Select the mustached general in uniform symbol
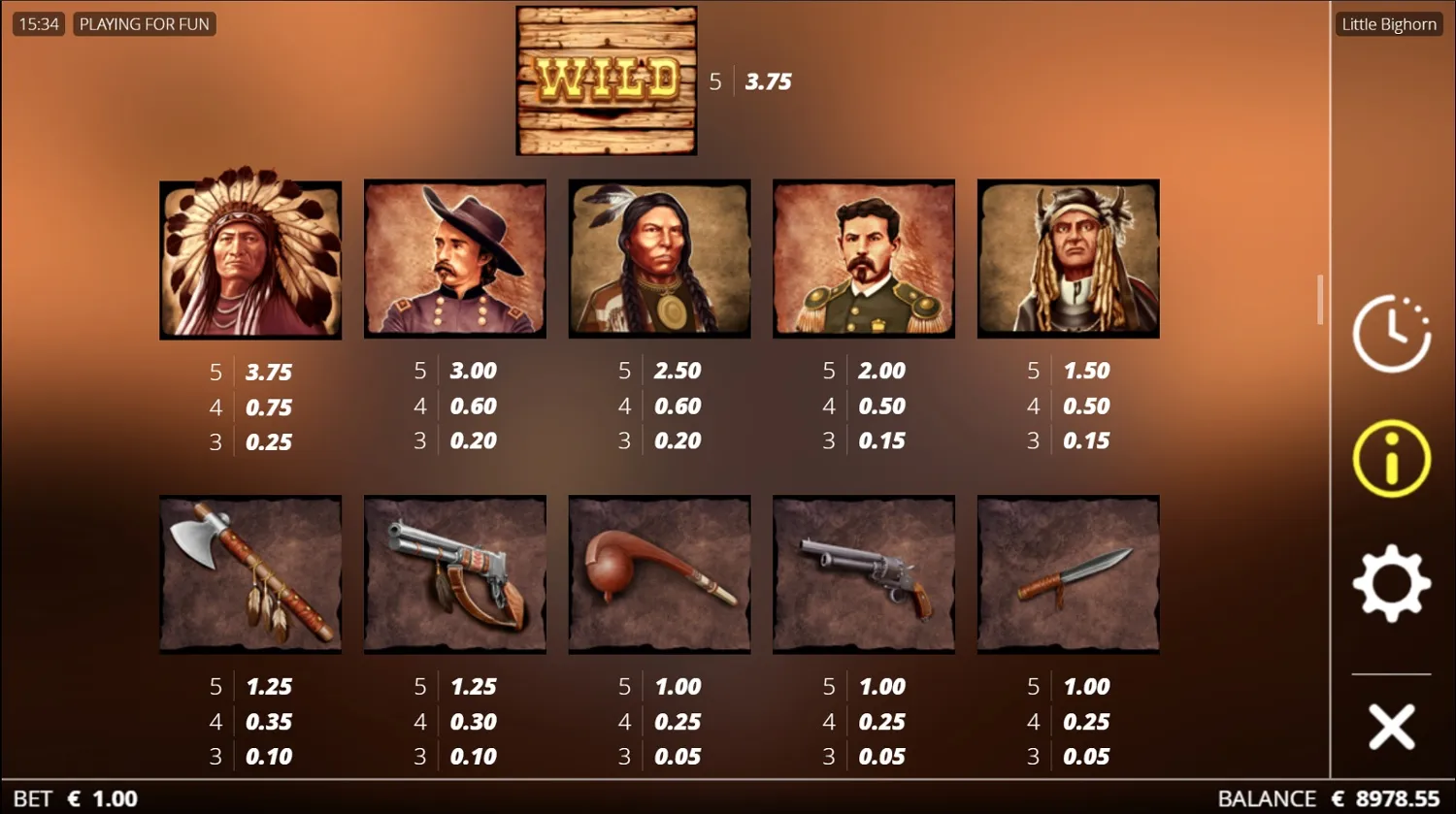Screen dimensions: 1456x814 coord(863,258)
